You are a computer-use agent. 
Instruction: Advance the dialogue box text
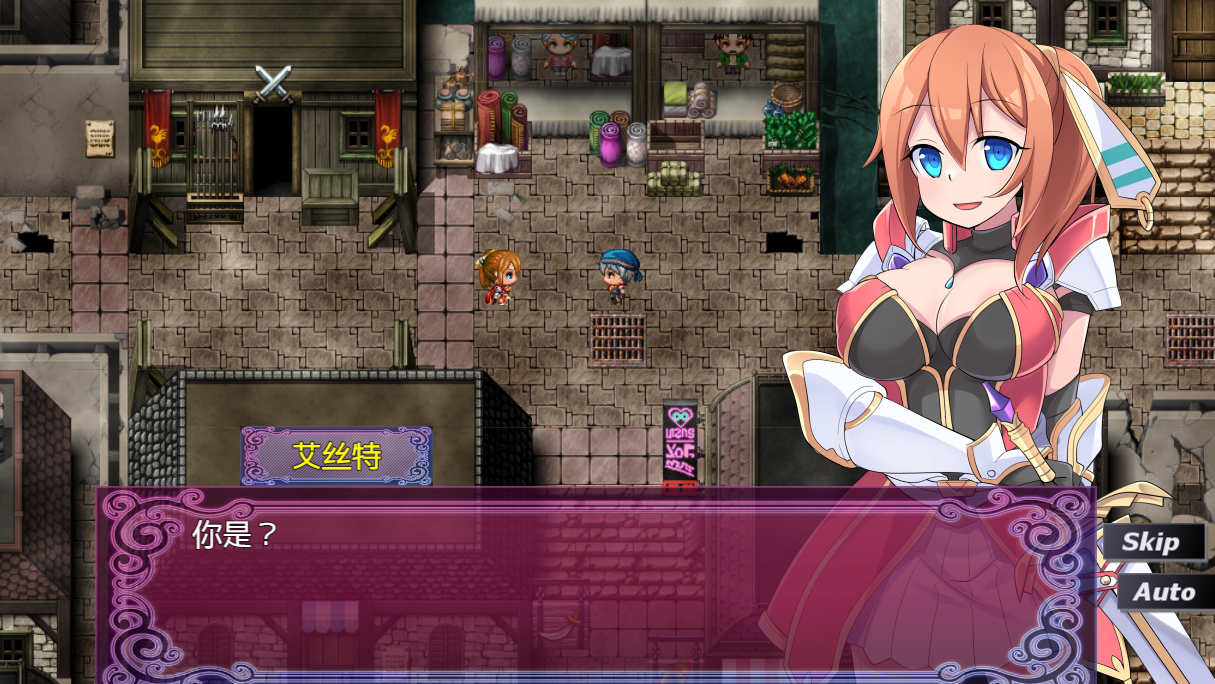(595, 580)
